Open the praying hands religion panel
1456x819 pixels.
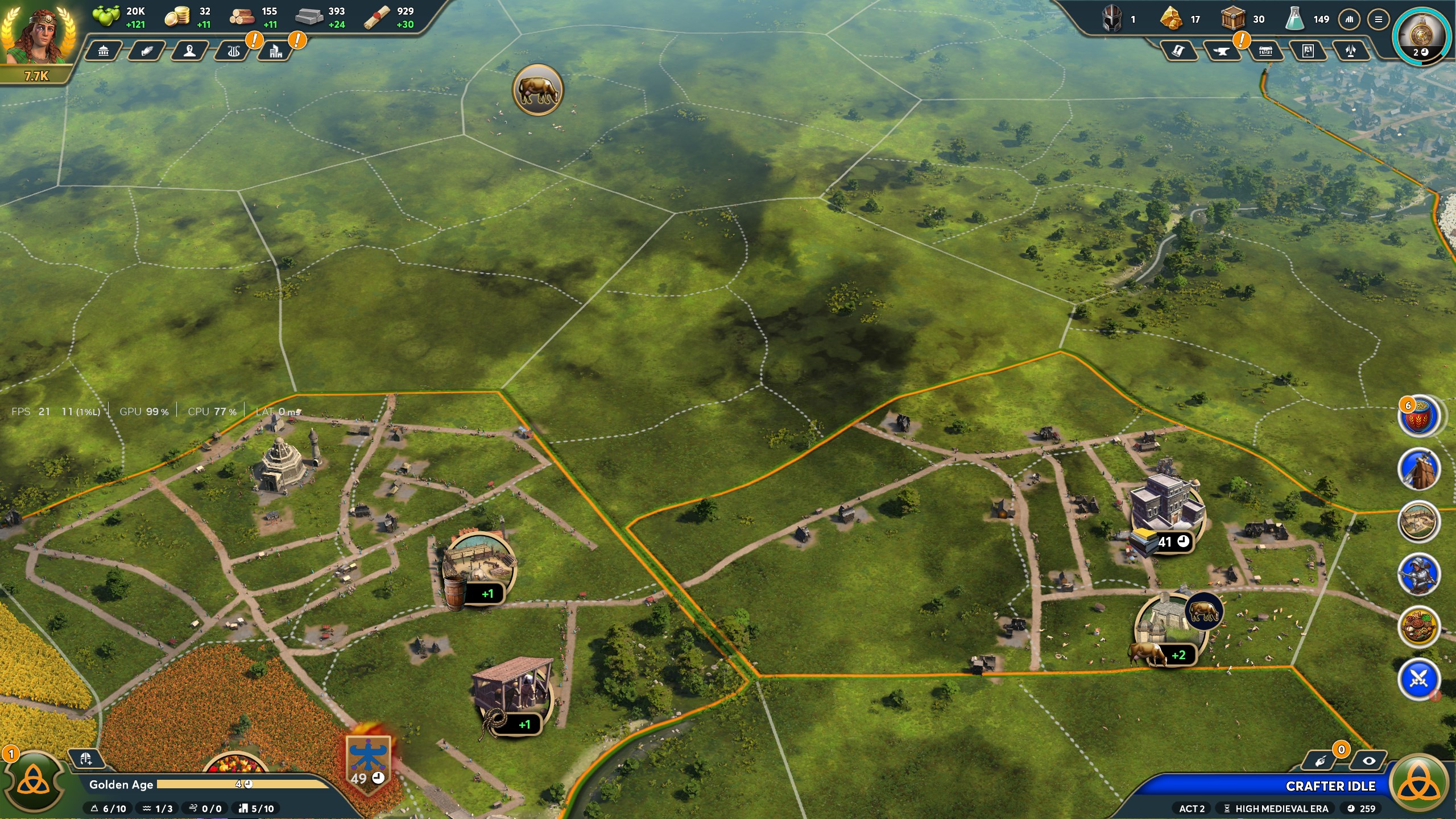(147, 52)
